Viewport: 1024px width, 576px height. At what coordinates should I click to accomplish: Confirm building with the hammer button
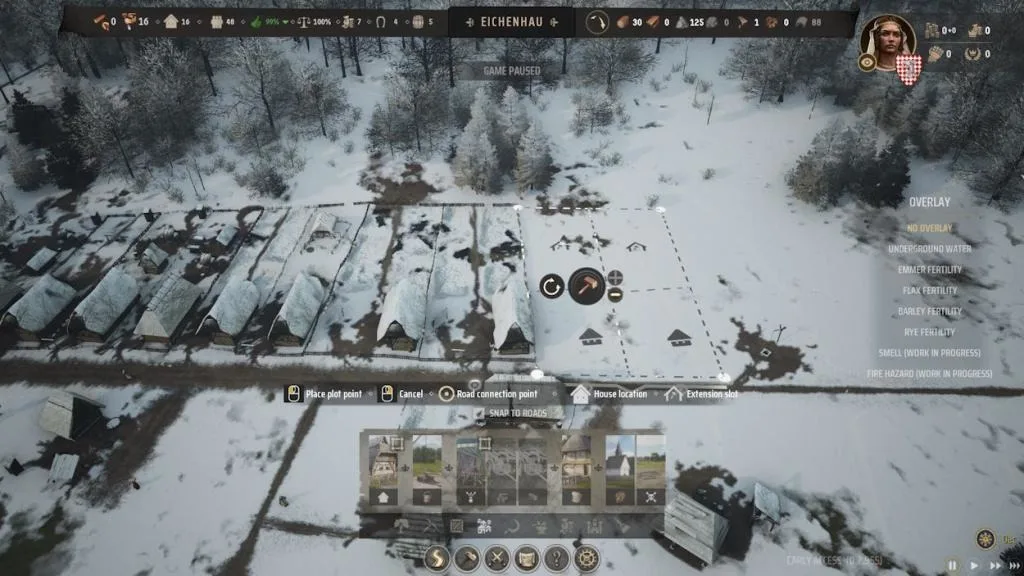coord(586,286)
